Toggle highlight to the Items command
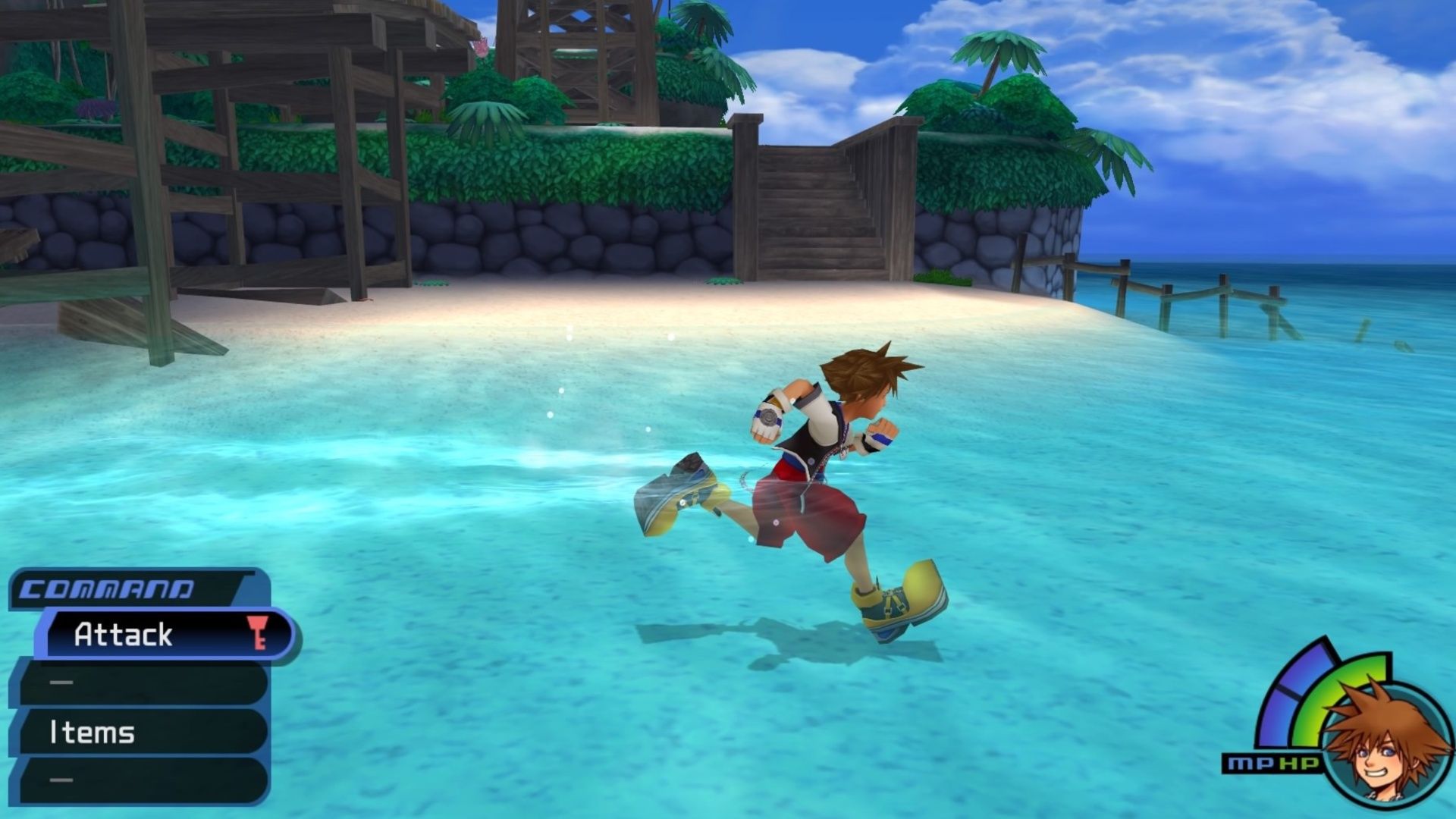The image size is (1456, 819). 91,733
